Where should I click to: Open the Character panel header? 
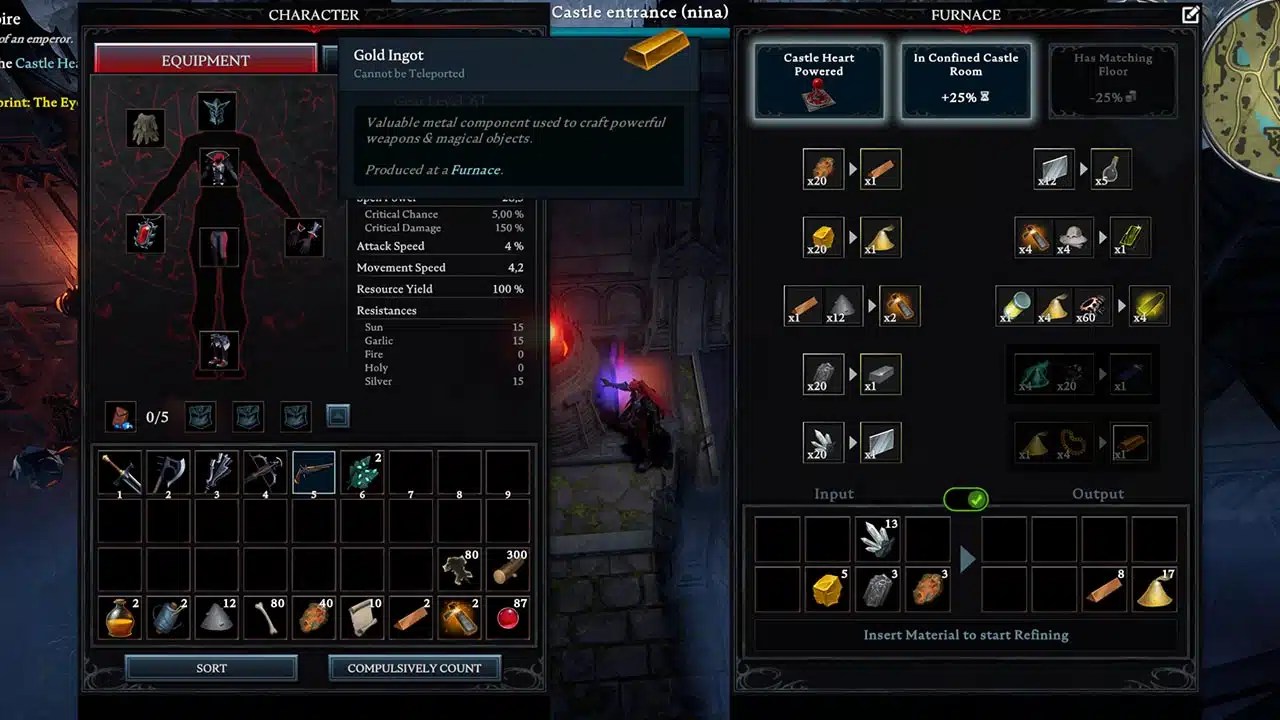(x=313, y=15)
